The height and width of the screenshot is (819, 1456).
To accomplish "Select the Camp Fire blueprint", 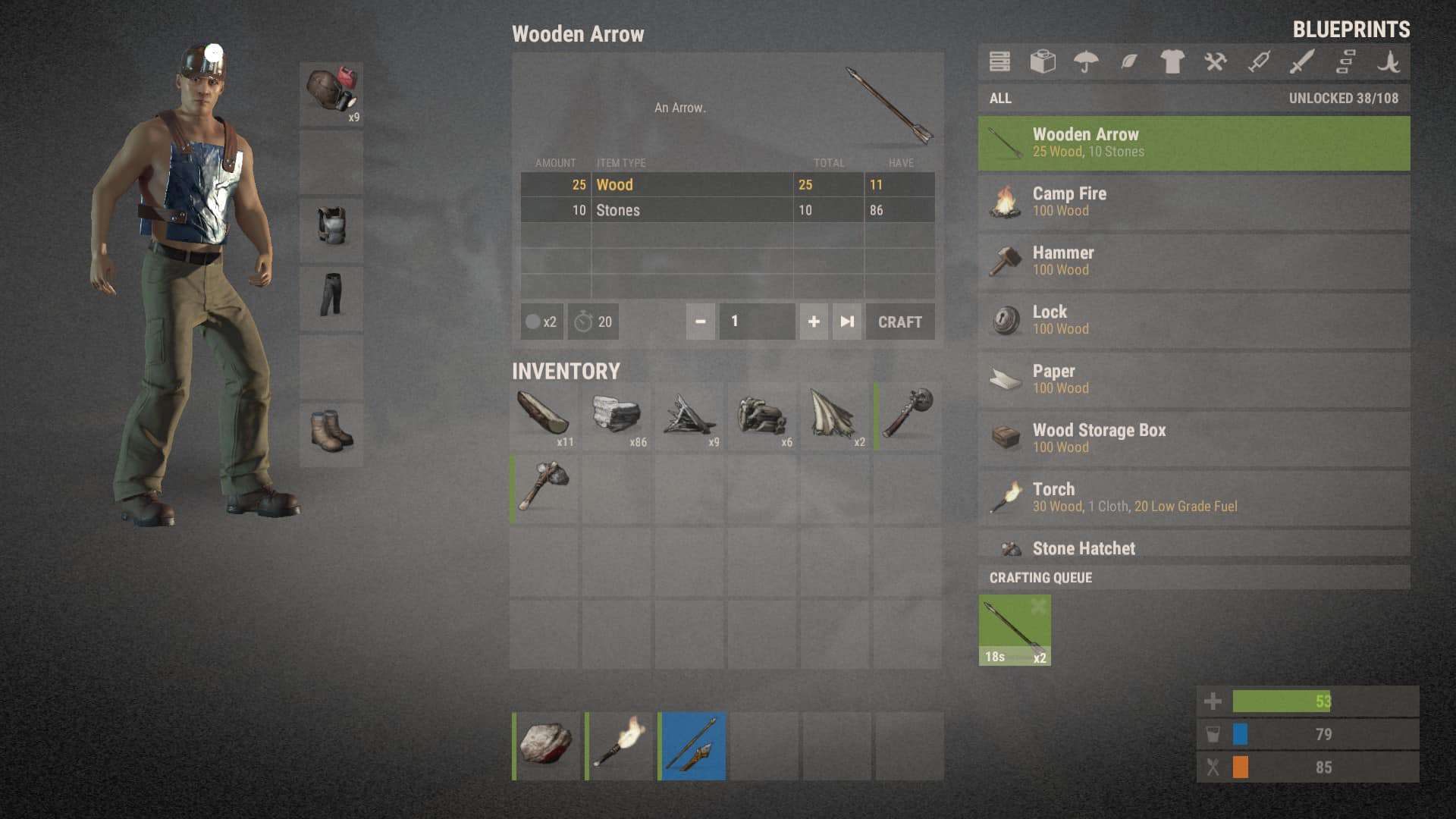I will pos(1194,202).
